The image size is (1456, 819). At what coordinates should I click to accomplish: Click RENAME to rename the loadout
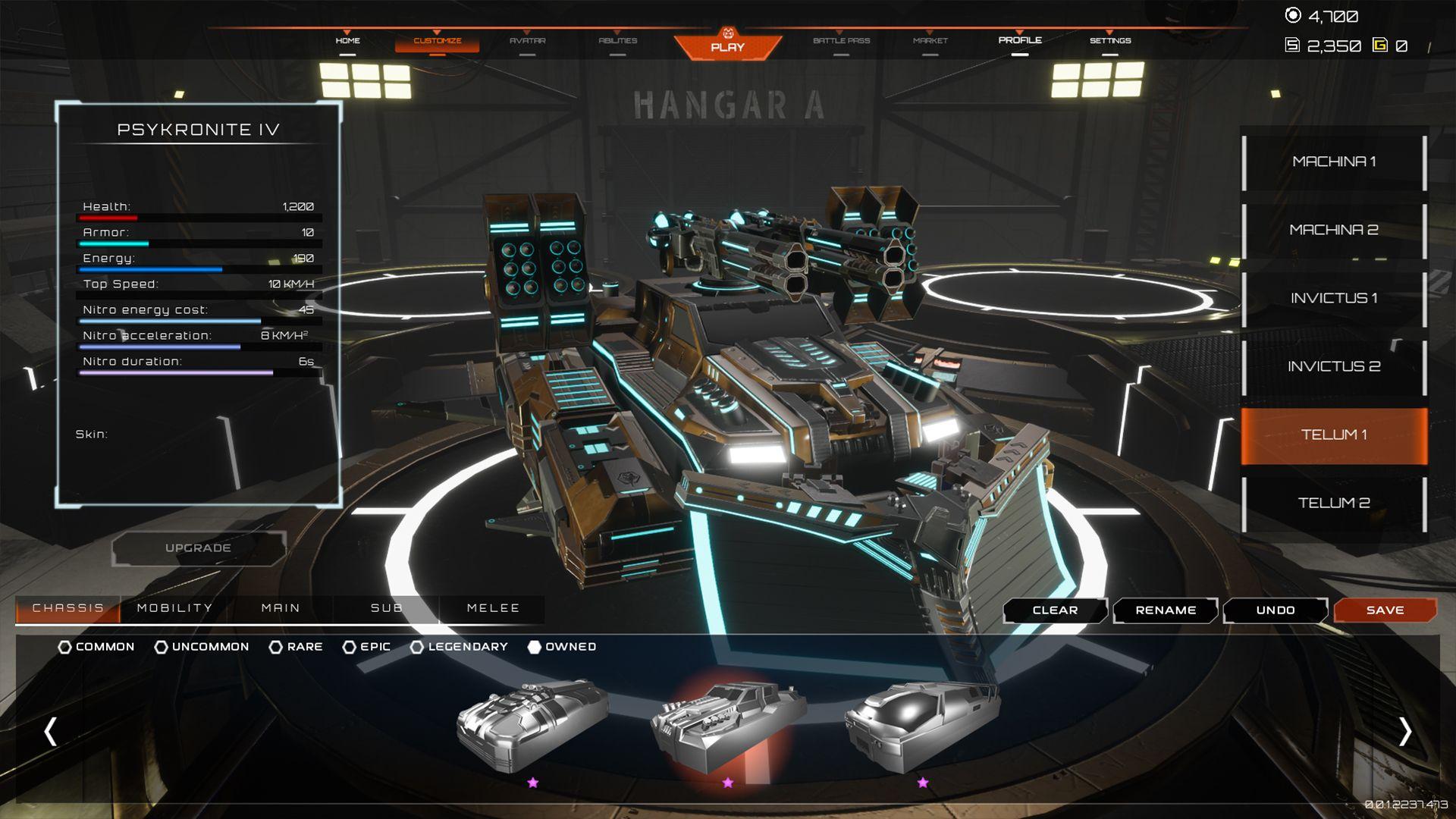(x=1165, y=610)
